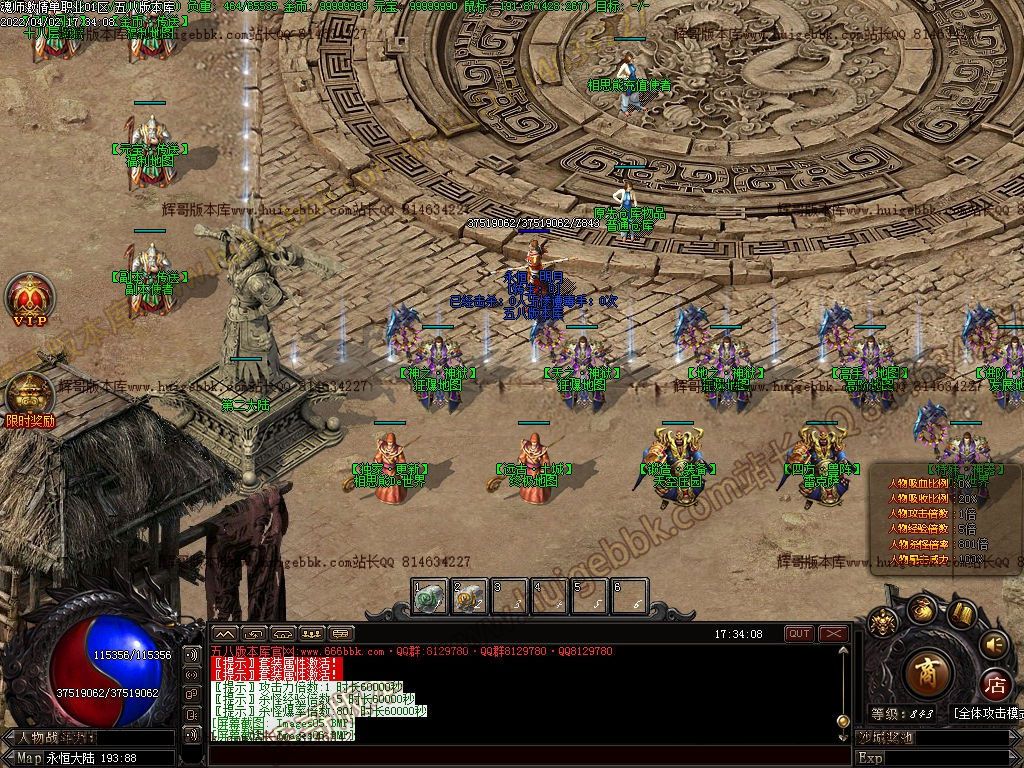1024x768 pixels.
Task: Toggle the topmost chat channel filter button
Action: (x=193, y=653)
